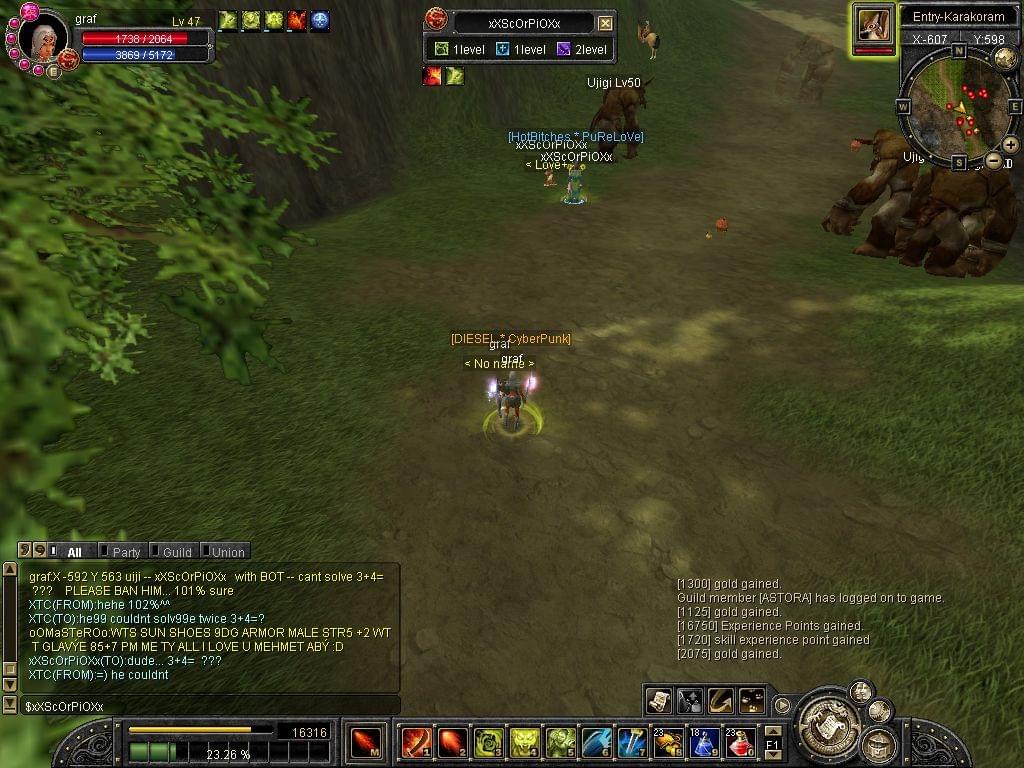Open the world map globe button
This screenshot has height=768, width=1024.
pyautogui.click(x=1004, y=58)
